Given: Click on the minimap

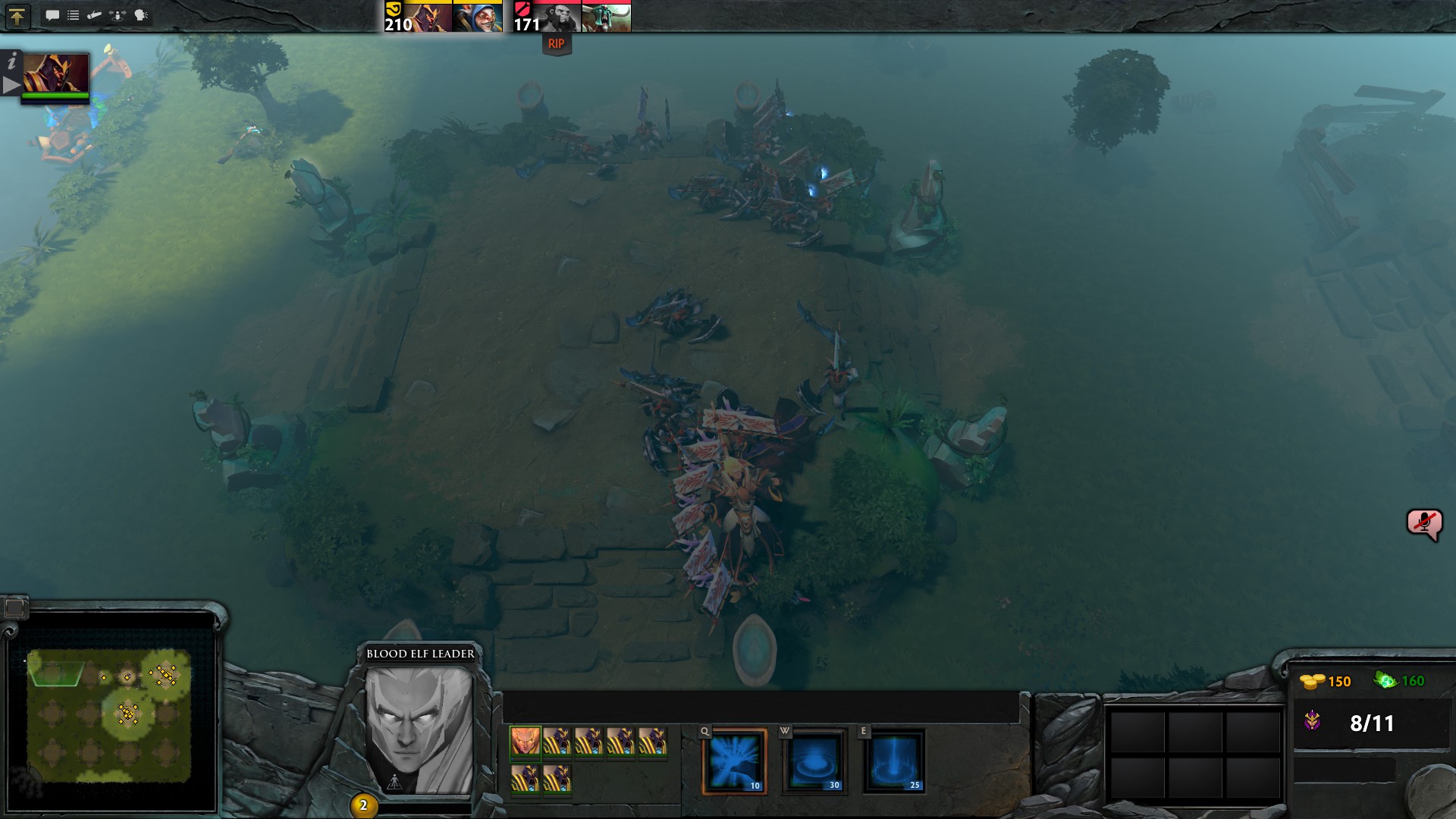Looking at the screenshot, I should pos(109,714).
